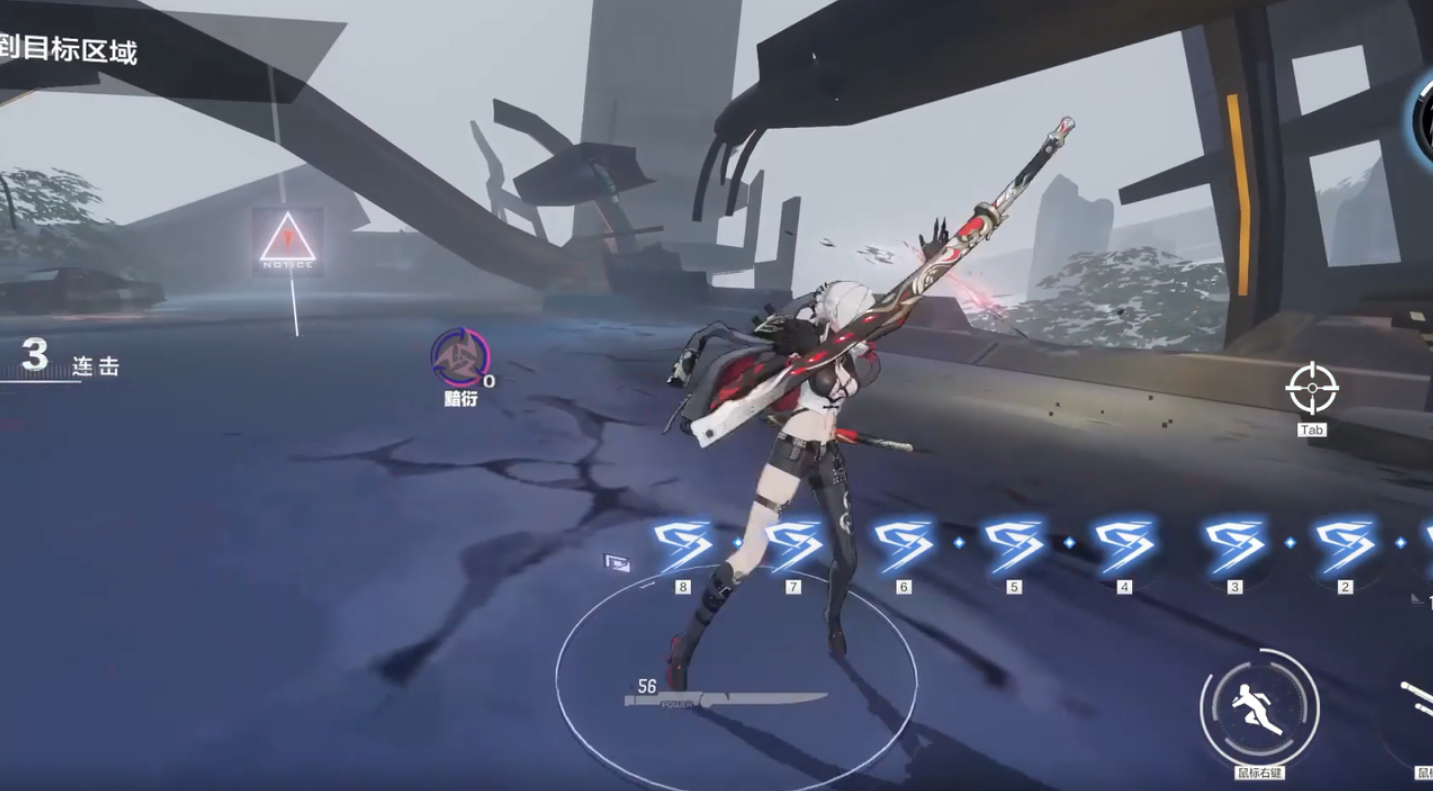Activate the crosshair target lock icon

coord(1312,389)
